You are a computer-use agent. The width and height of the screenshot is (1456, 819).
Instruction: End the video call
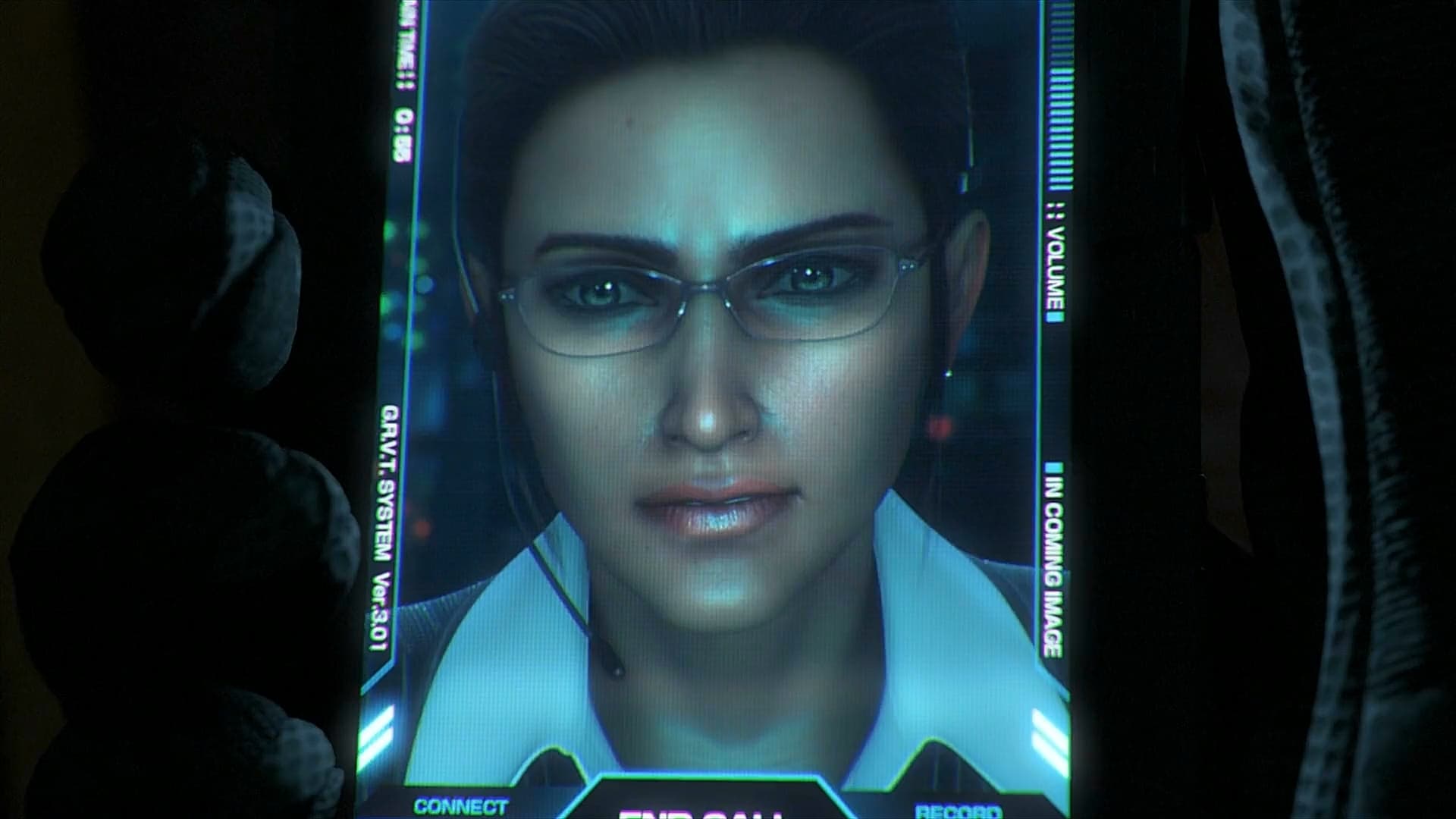point(700,810)
